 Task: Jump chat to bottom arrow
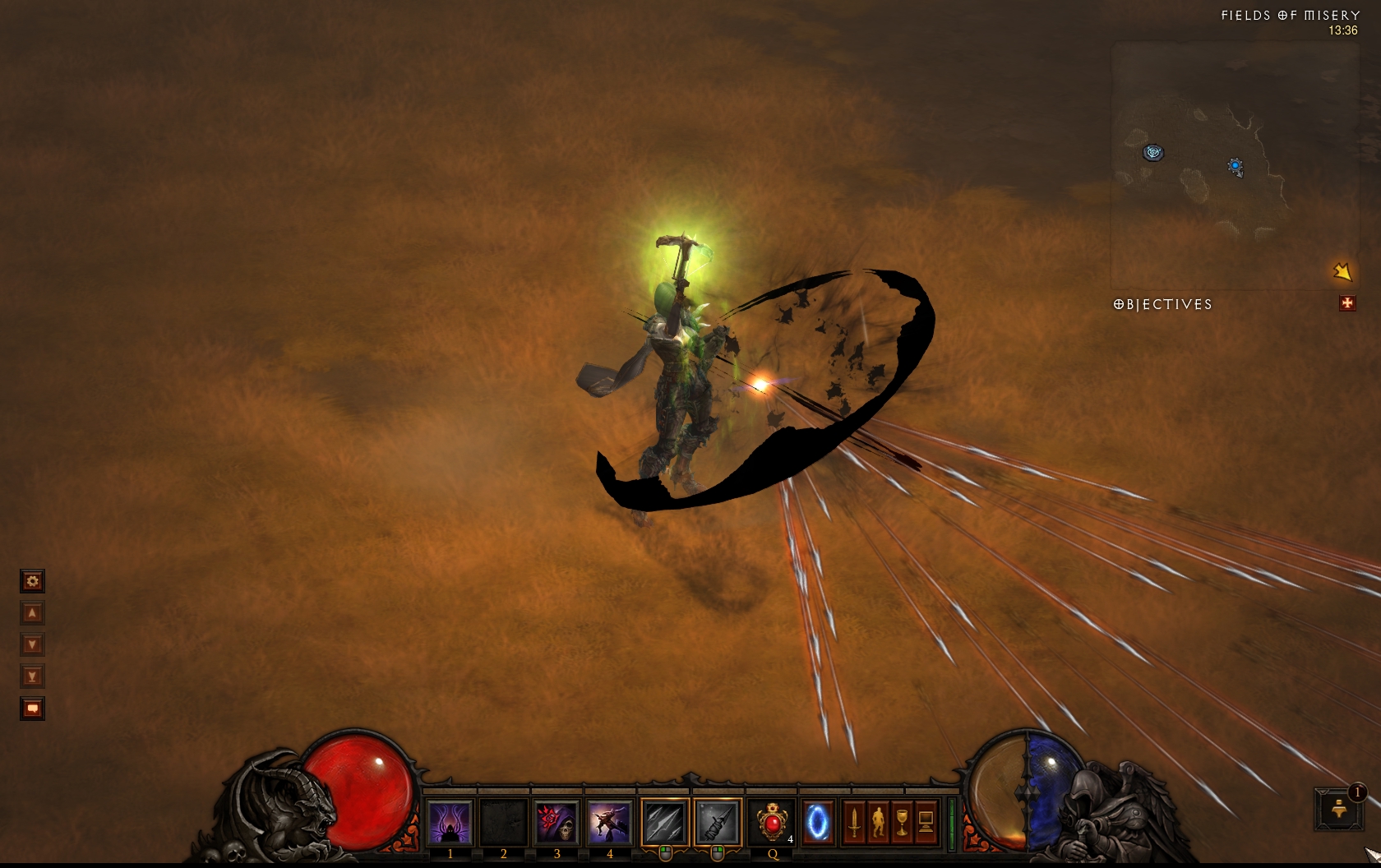coord(32,676)
